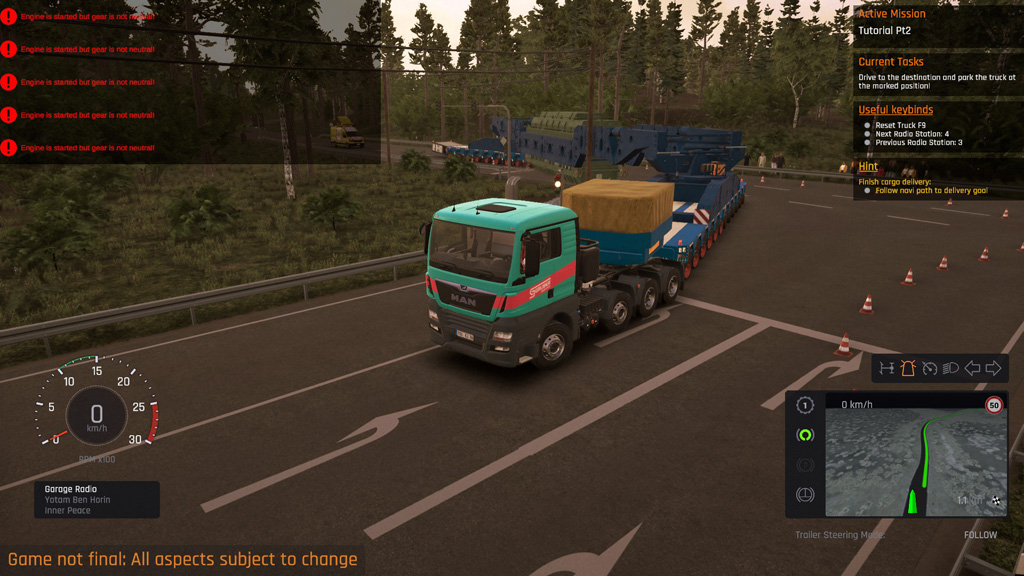1024x576 pixels.
Task: Click the brake pedal circle icon
Action: point(805,495)
